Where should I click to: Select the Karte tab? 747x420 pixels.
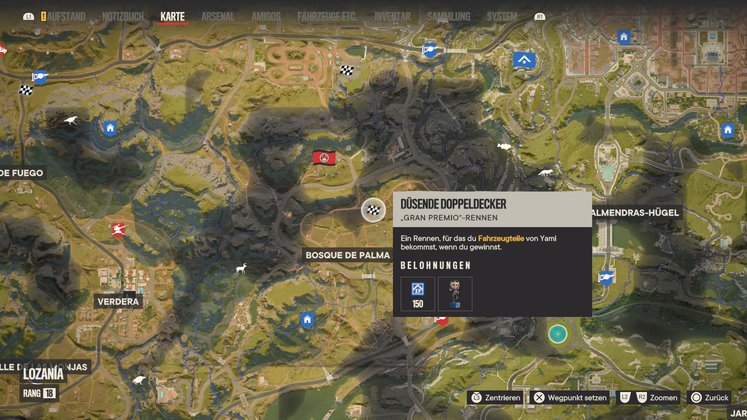tap(173, 17)
